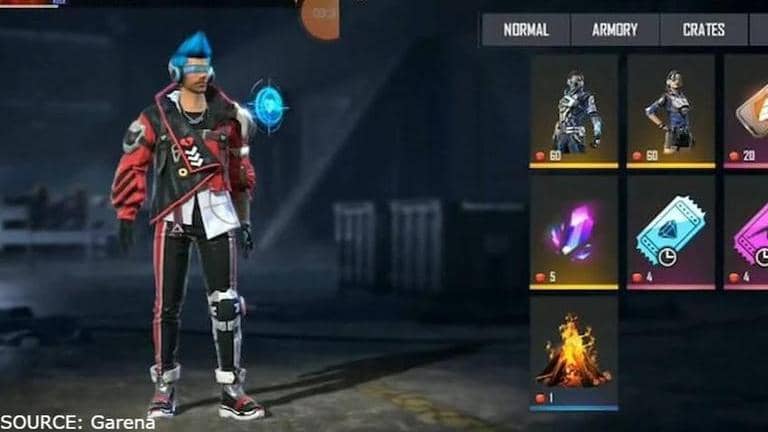
Task: Select the male character bundle costing 60
Action: (574, 110)
